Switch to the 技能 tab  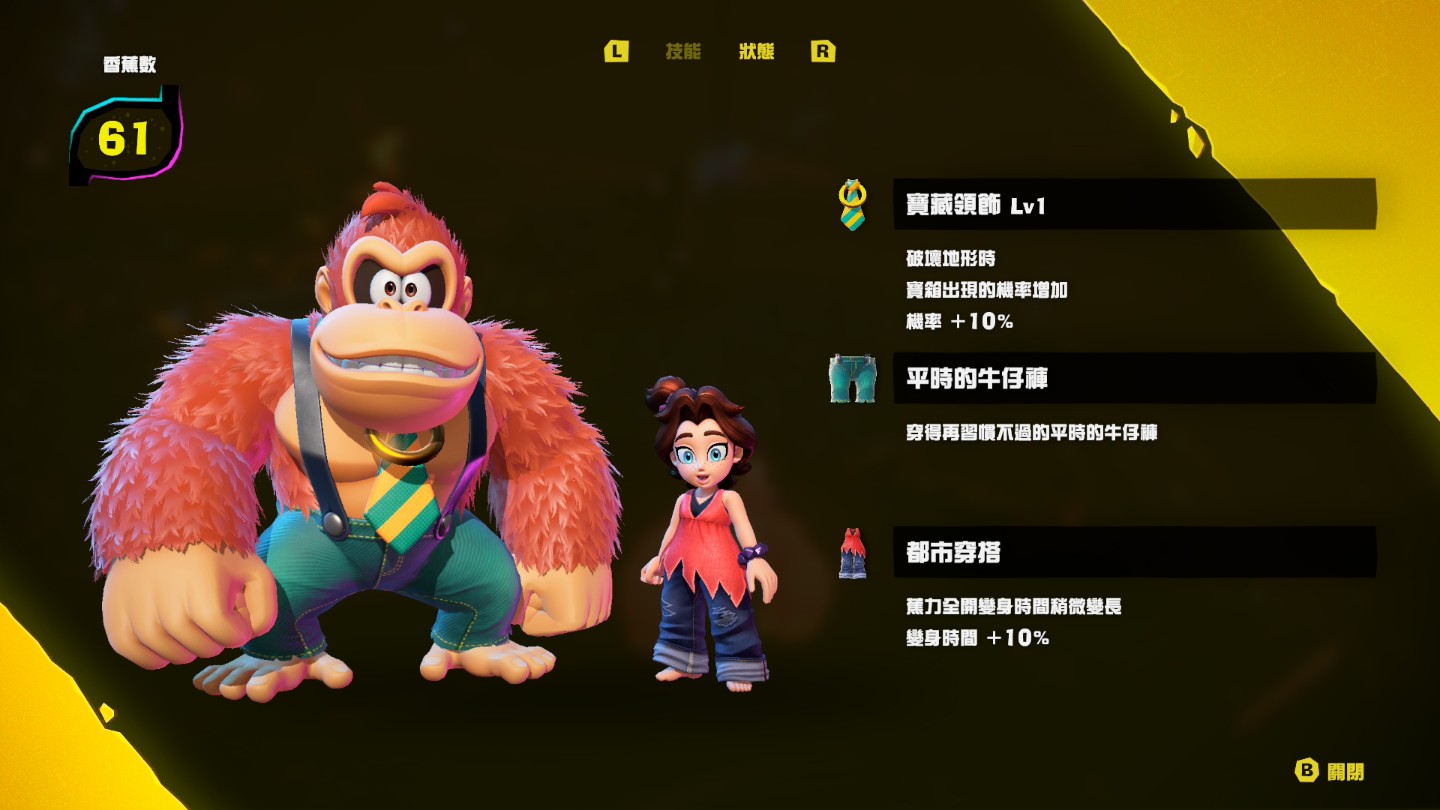pyautogui.click(x=683, y=52)
